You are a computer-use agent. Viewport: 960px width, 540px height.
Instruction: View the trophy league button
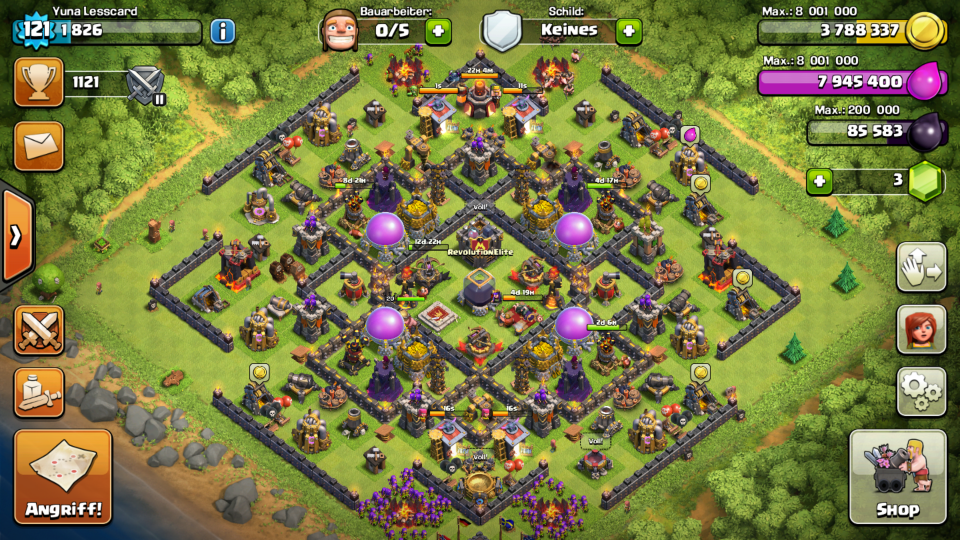click(x=39, y=82)
